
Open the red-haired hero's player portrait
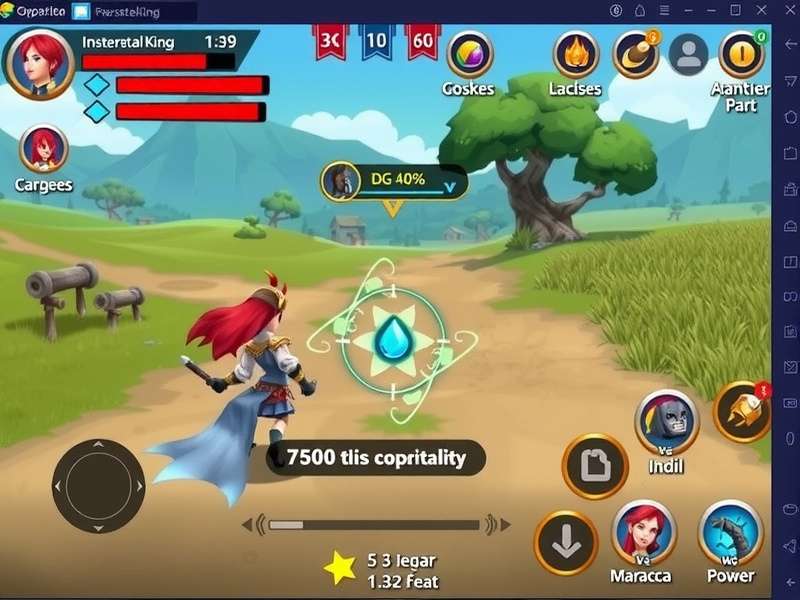click(41, 61)
